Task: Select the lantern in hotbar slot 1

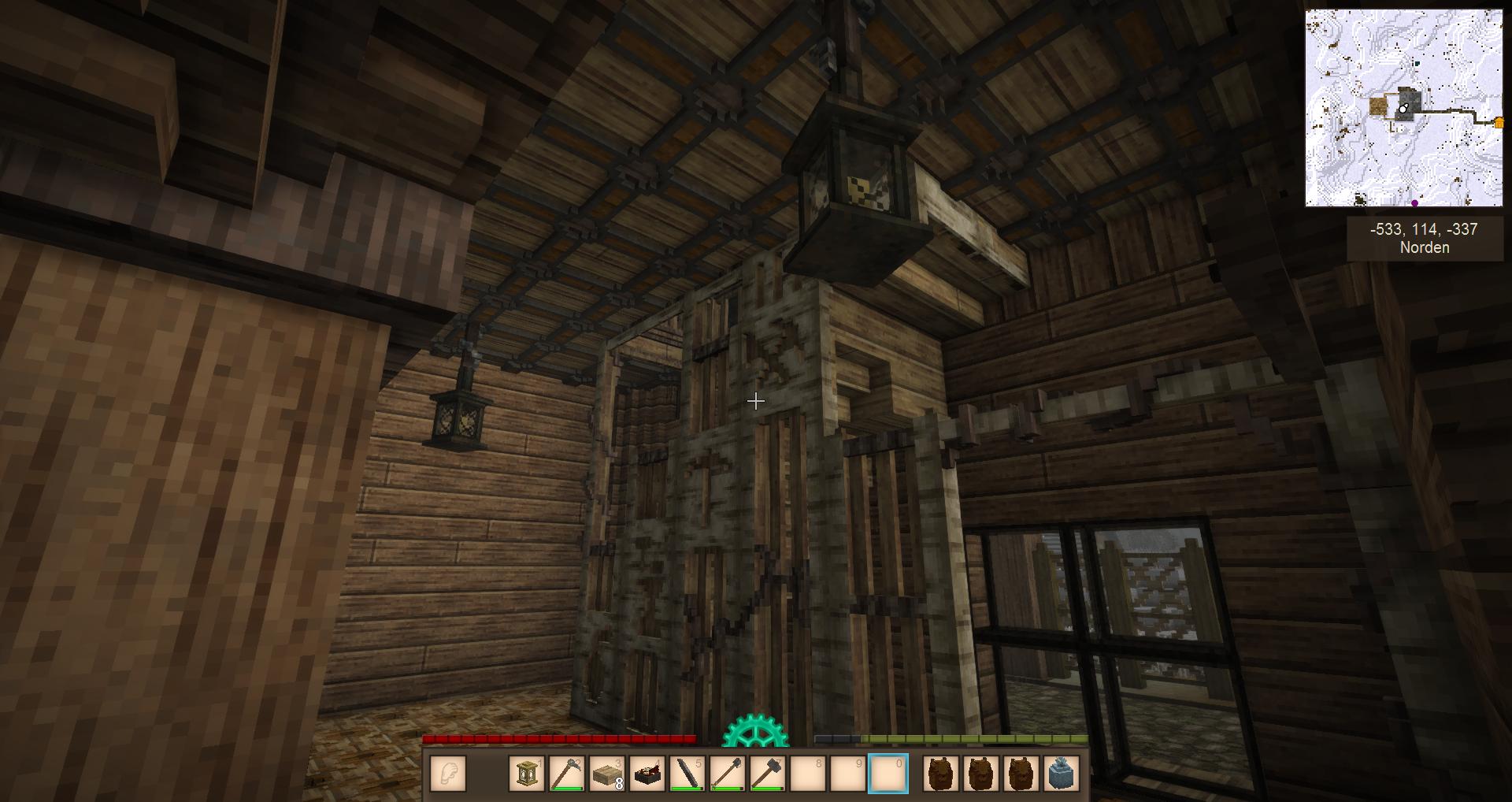Action: 528,773
